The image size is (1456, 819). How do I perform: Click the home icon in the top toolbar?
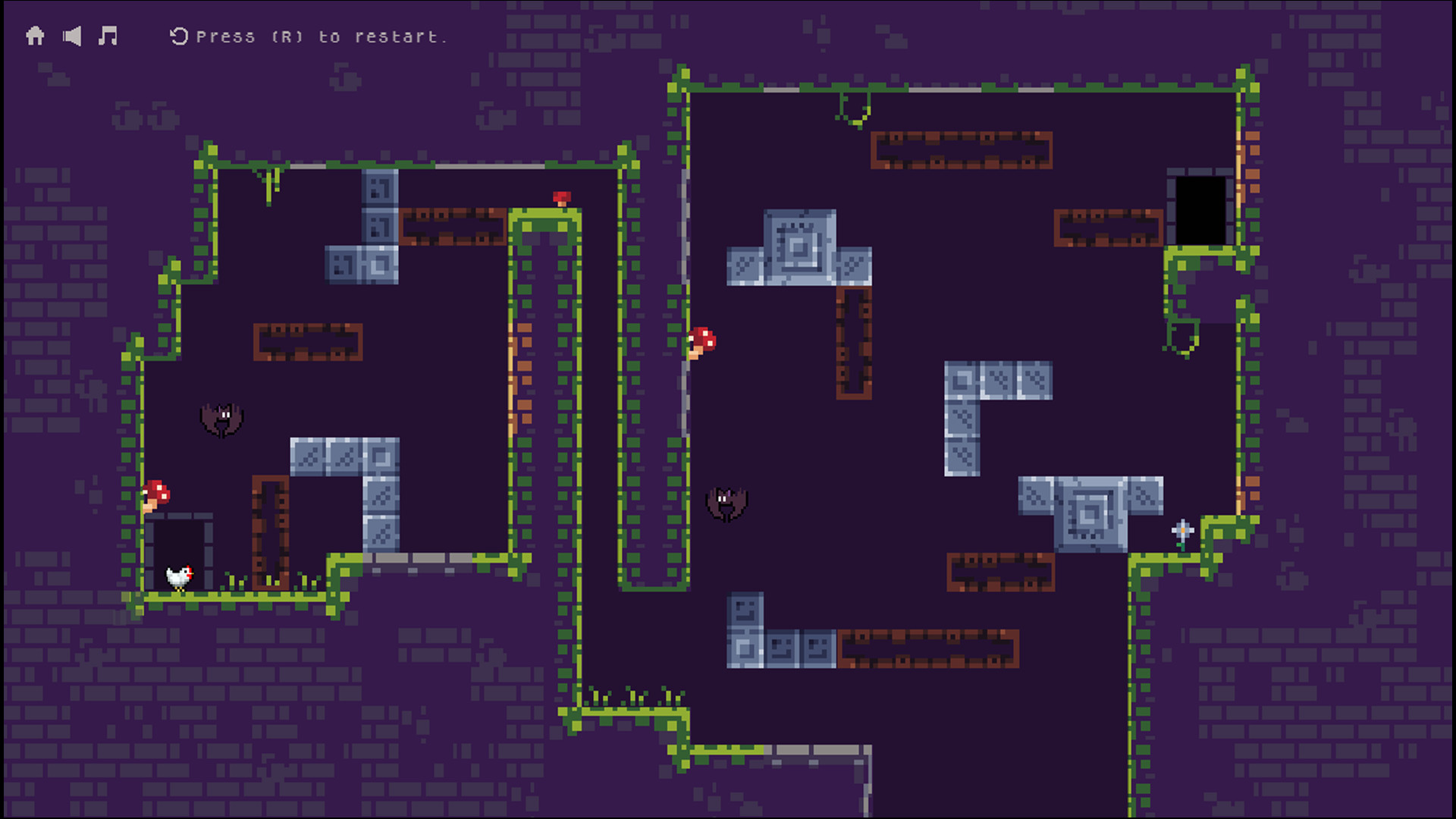(x=34, y=36)
